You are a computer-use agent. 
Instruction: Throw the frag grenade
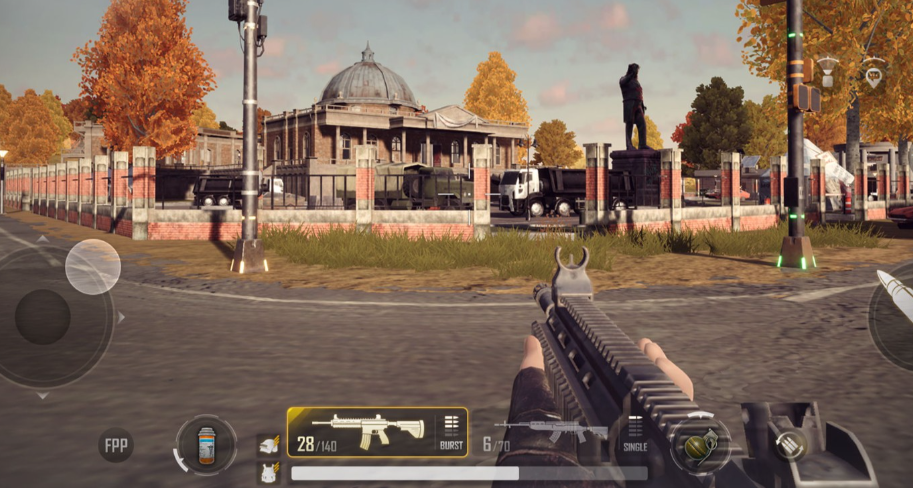(699, 443)
